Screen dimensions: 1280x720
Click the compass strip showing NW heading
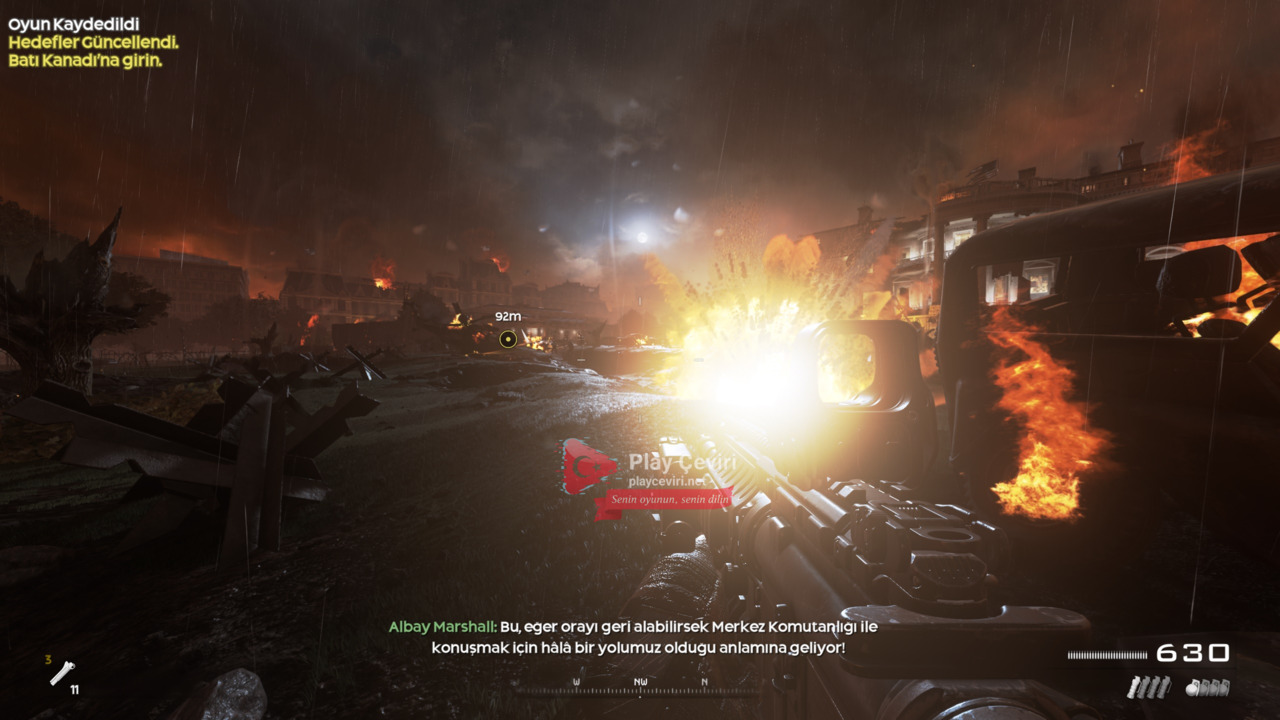(x=640, y=687)
